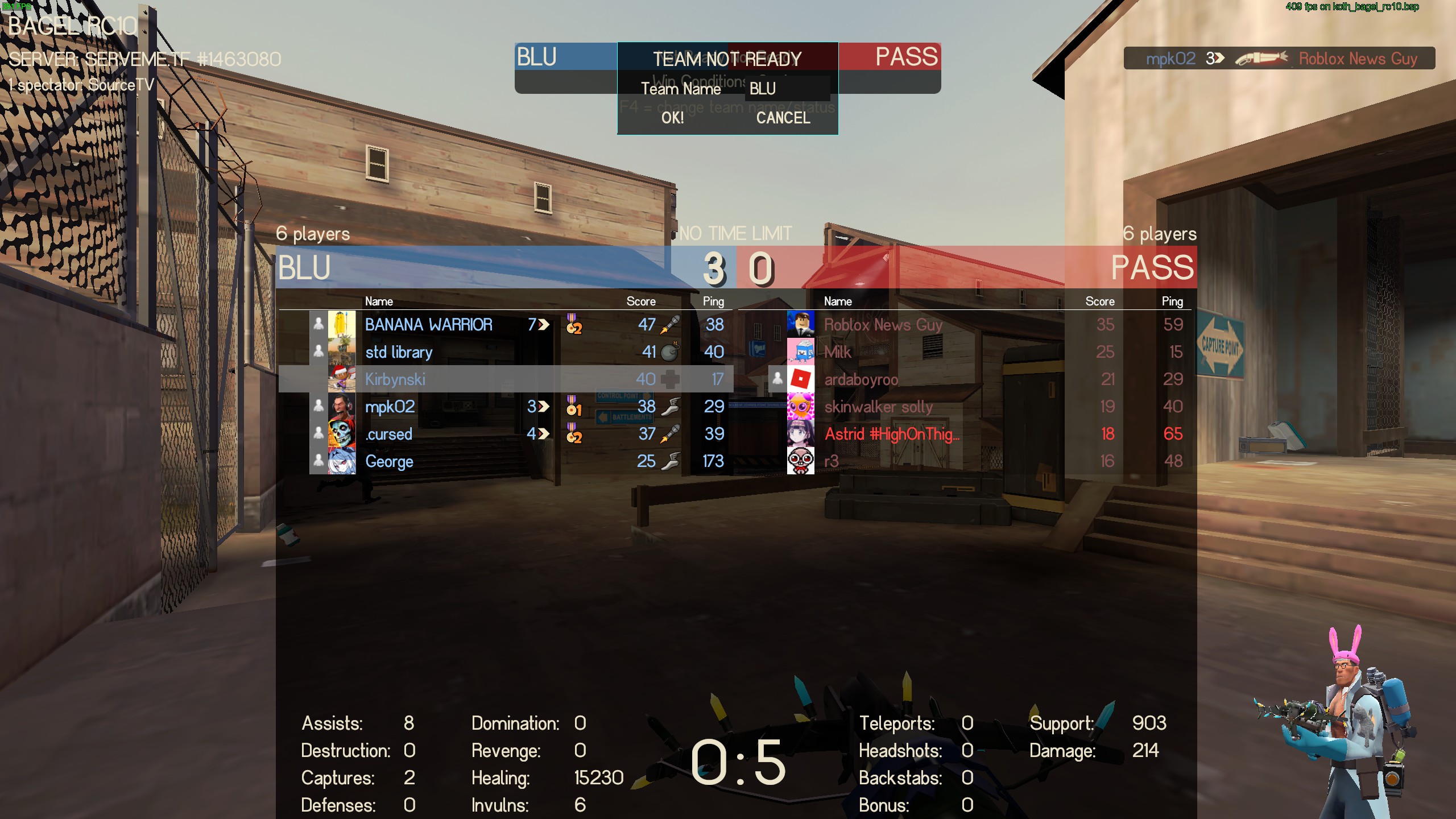Select BANANA WARRIOR in the scoreboard

pyautogui.click(x=428, y=325)
